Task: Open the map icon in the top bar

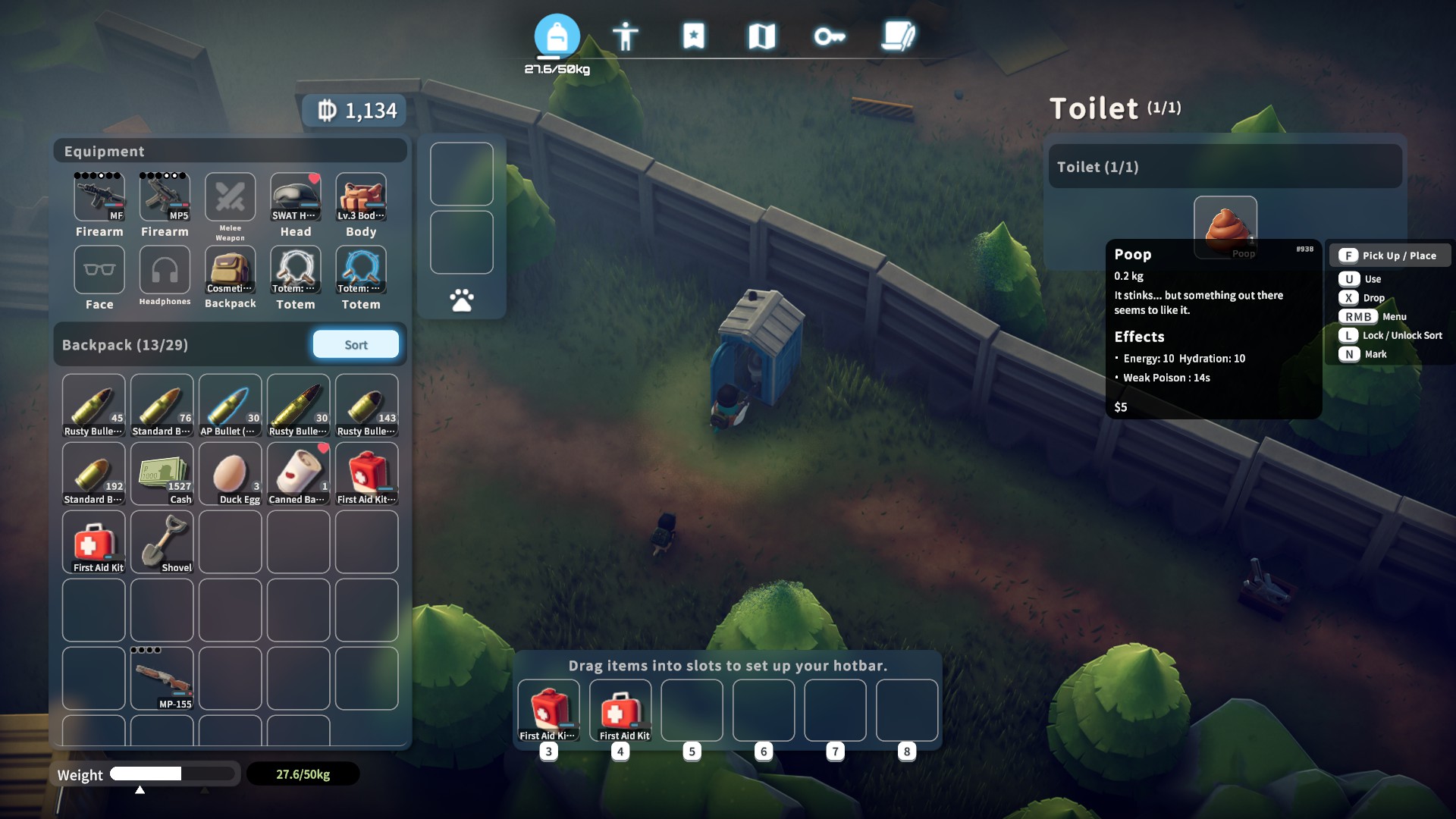Action: [x=763, y=35]
